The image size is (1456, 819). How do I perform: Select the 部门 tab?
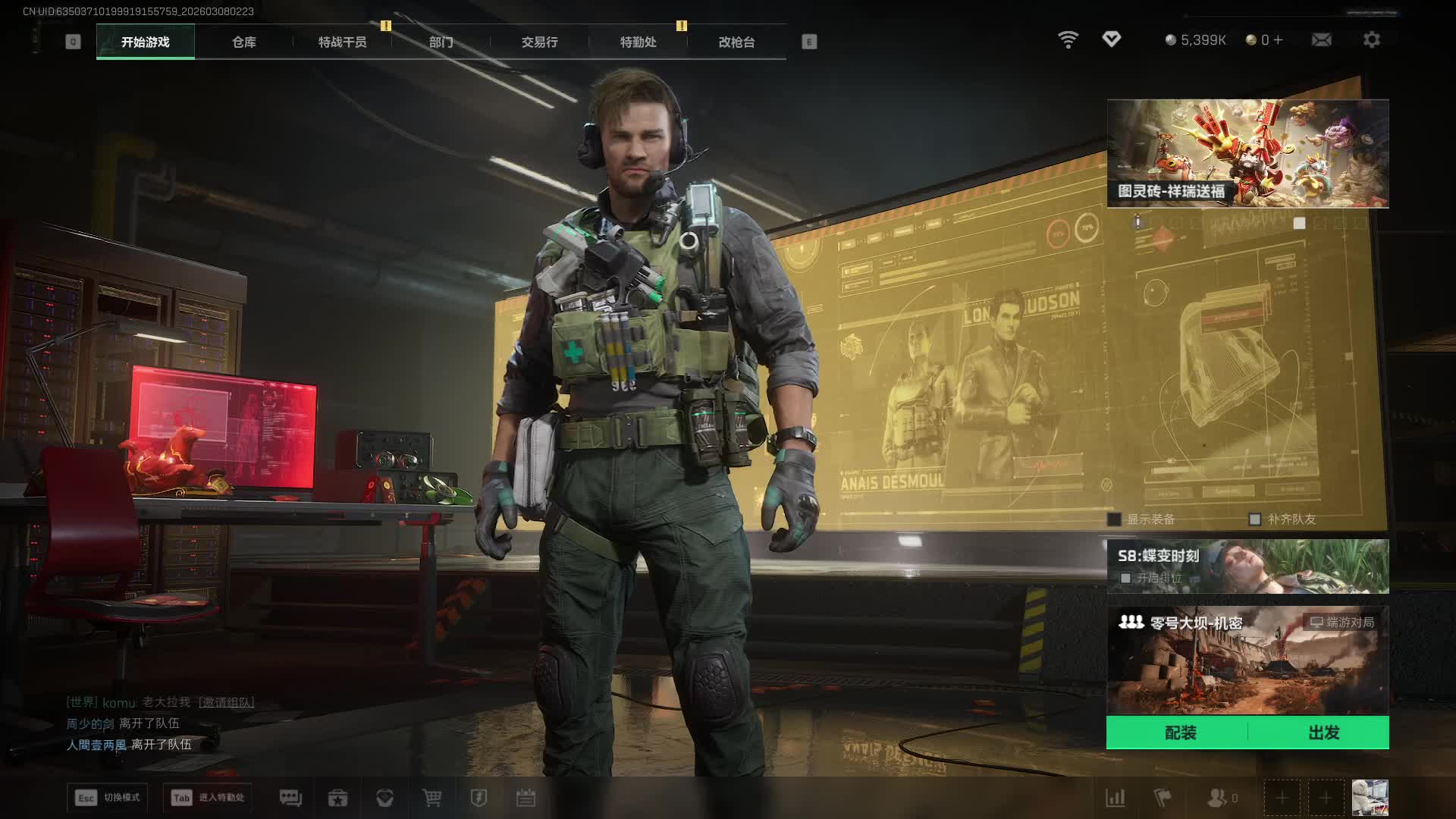click(441, 42)
